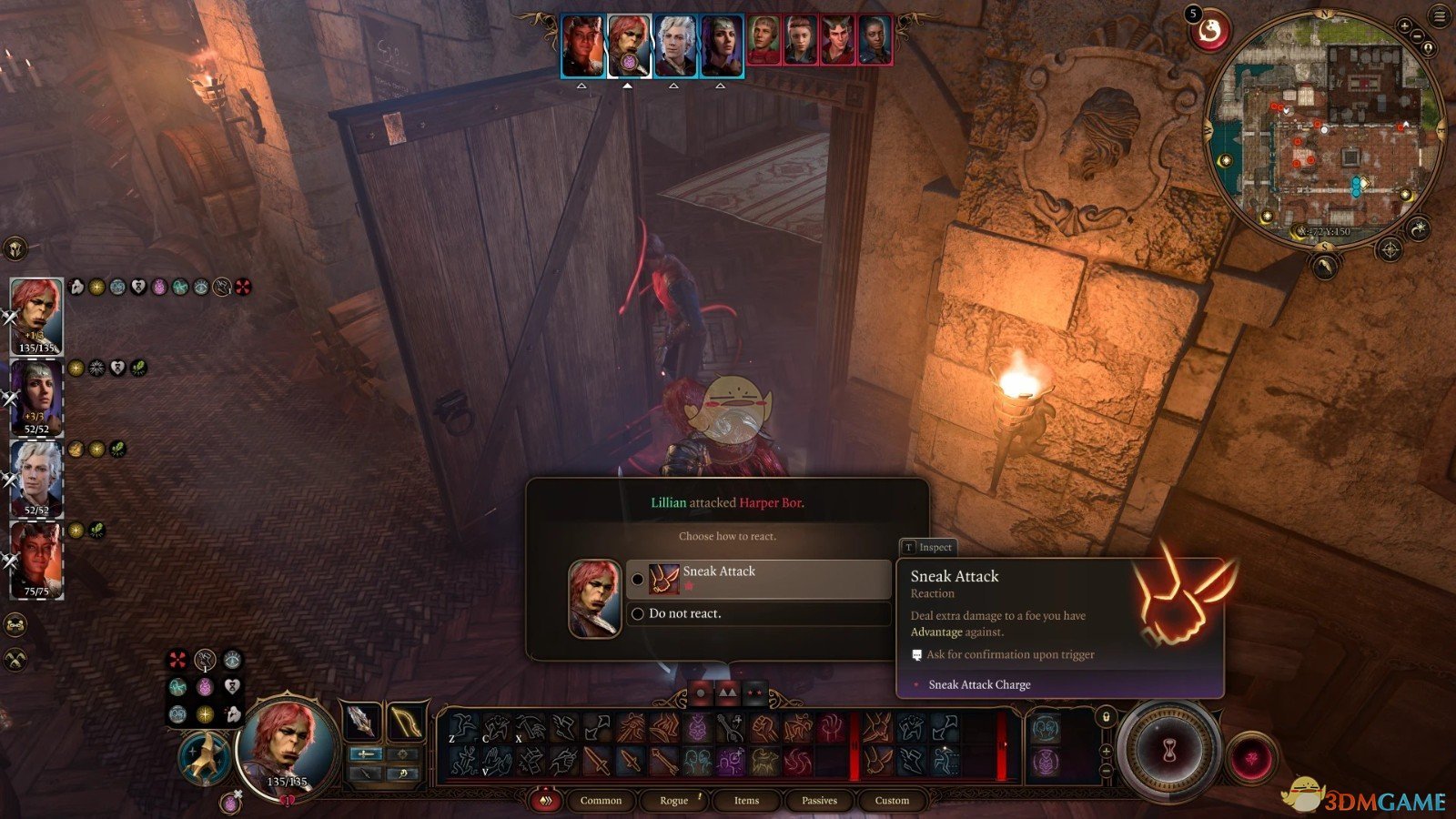Choose the Sneak Attack reaction option
Viewport: 1456px width, 819px height.
tap(757, 579)
